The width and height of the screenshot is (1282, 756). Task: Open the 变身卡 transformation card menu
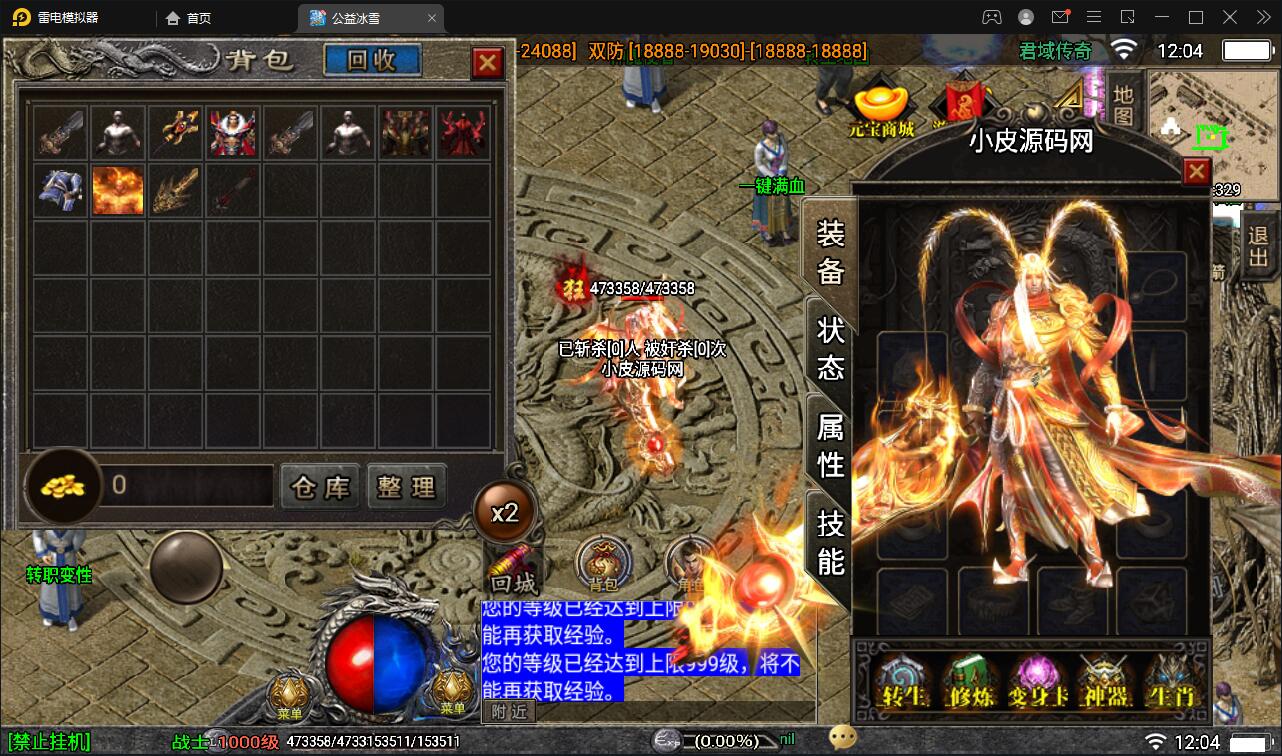pyautogui.click(x=1037, y=681)
